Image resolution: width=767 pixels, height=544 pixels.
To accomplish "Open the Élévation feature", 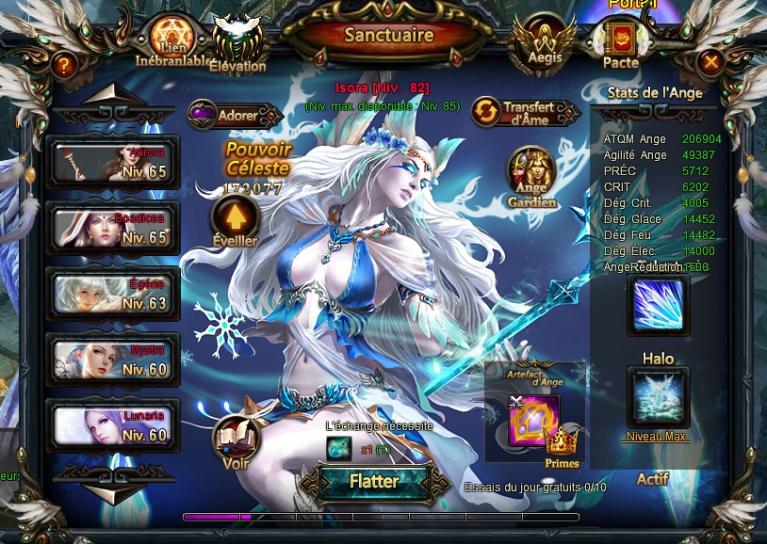I will click(237, 43).
